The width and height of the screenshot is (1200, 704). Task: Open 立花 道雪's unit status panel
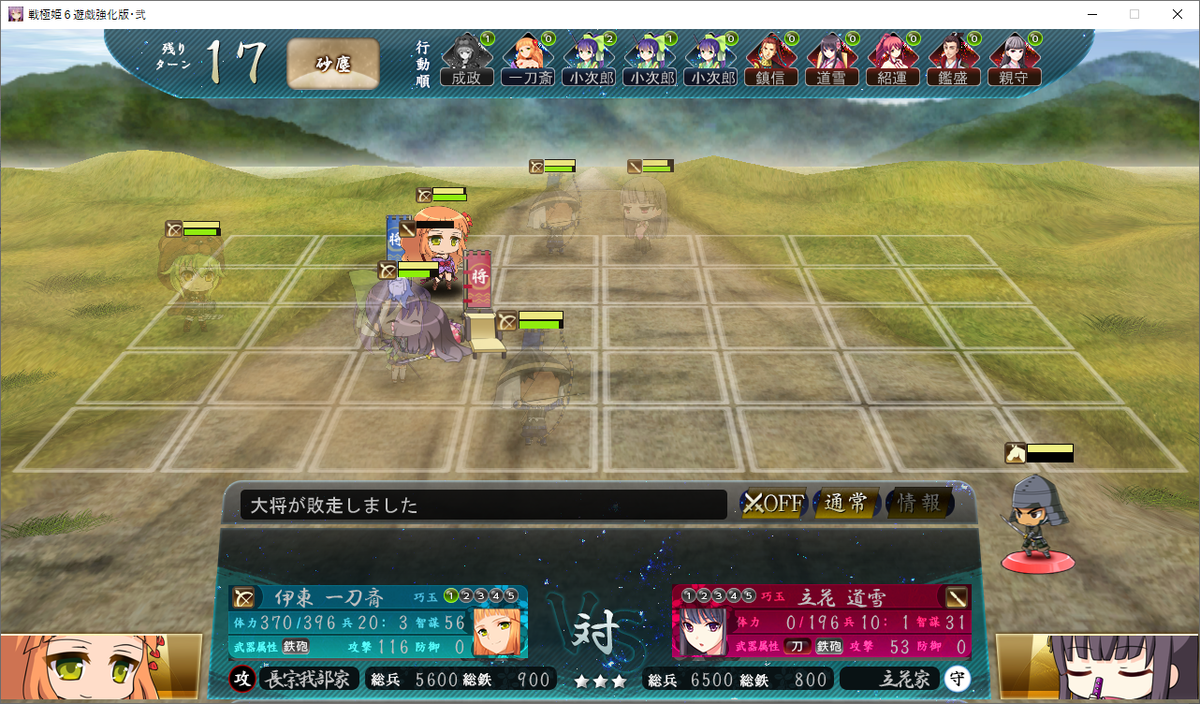point(821,622)
